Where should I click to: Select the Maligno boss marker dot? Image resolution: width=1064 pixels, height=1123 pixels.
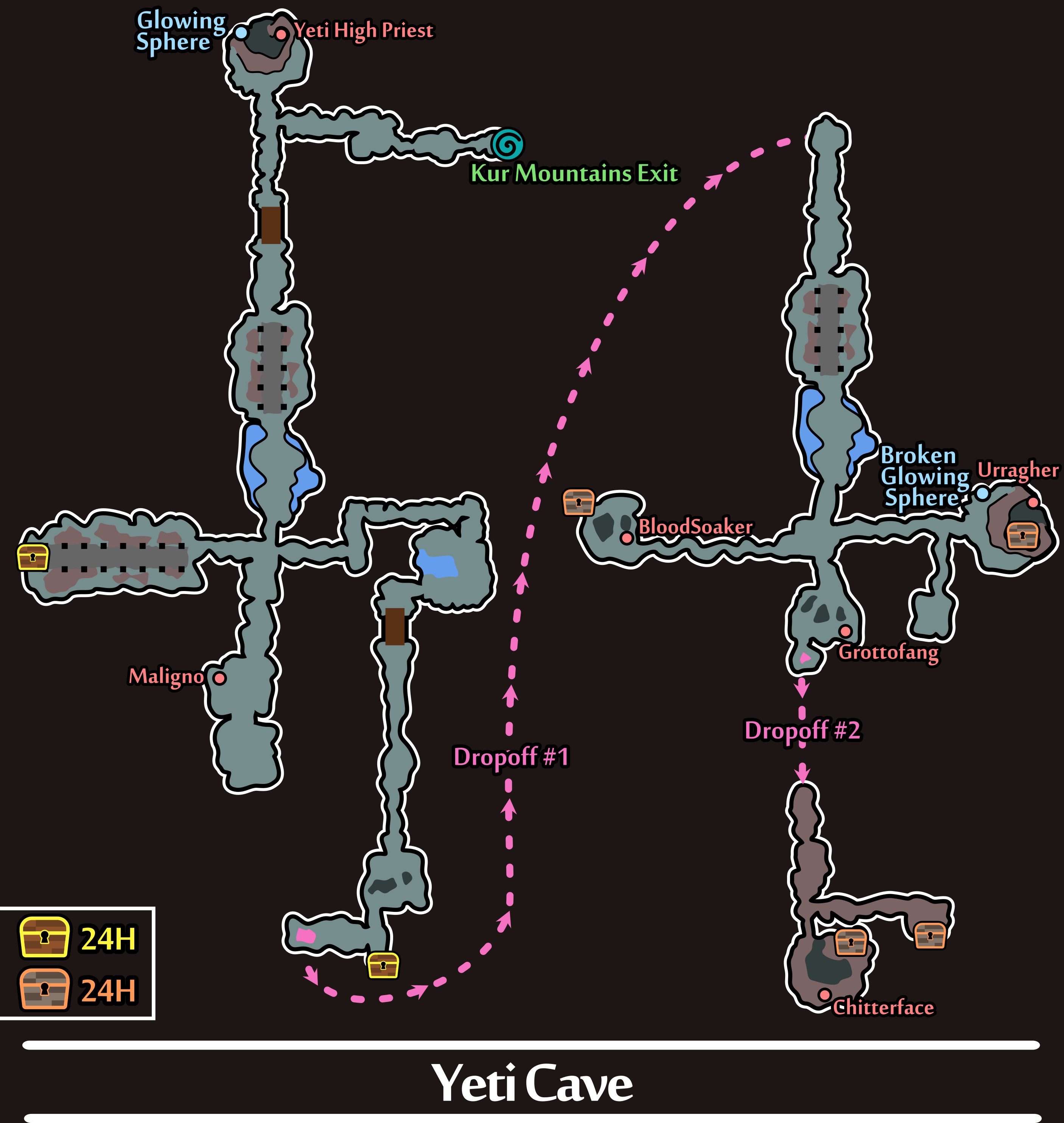coord(219,678)
